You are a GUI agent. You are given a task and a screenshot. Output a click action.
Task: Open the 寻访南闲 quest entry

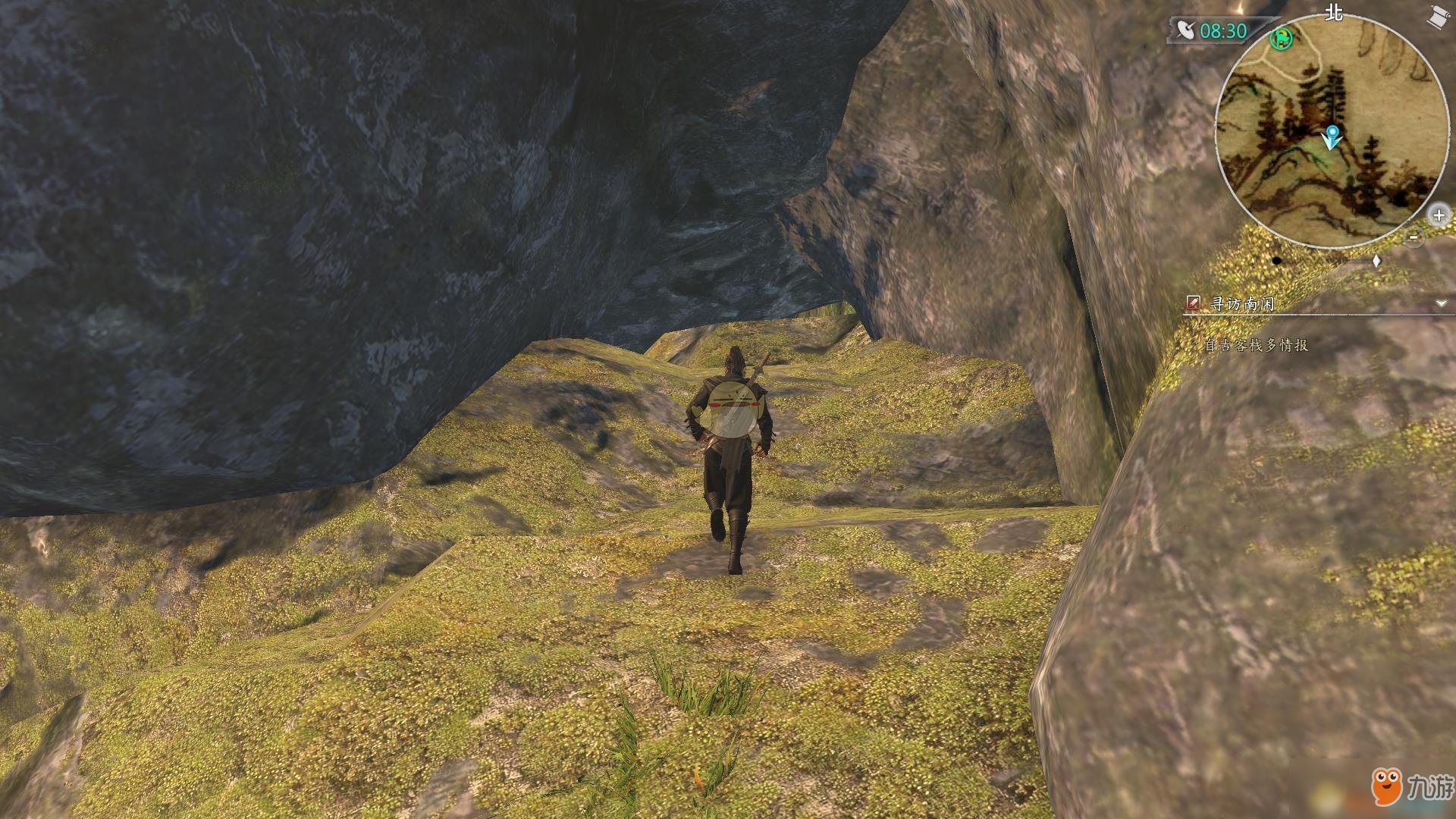(x=1241, y=304)
